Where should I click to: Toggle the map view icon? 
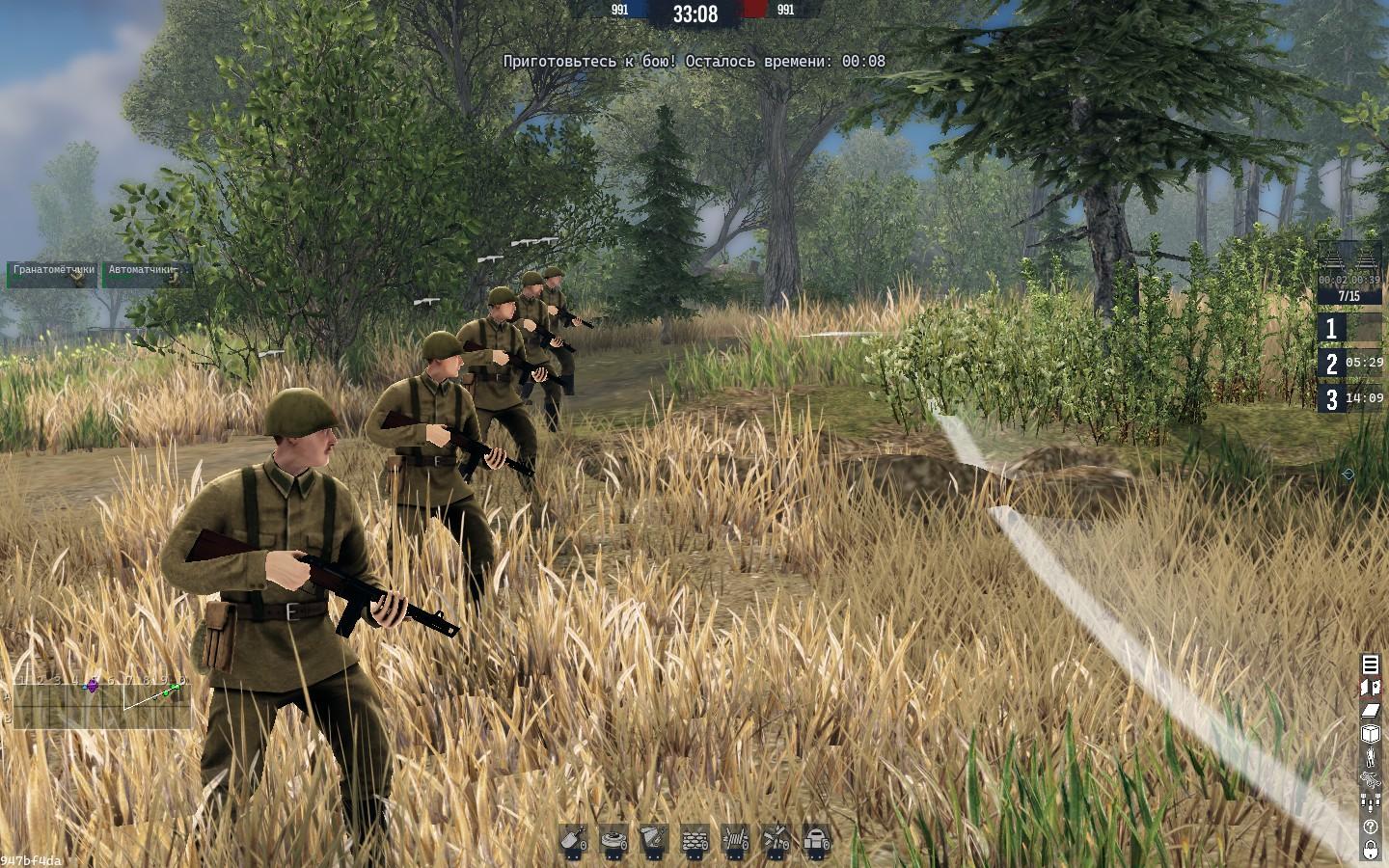[x=1371, y=687]
